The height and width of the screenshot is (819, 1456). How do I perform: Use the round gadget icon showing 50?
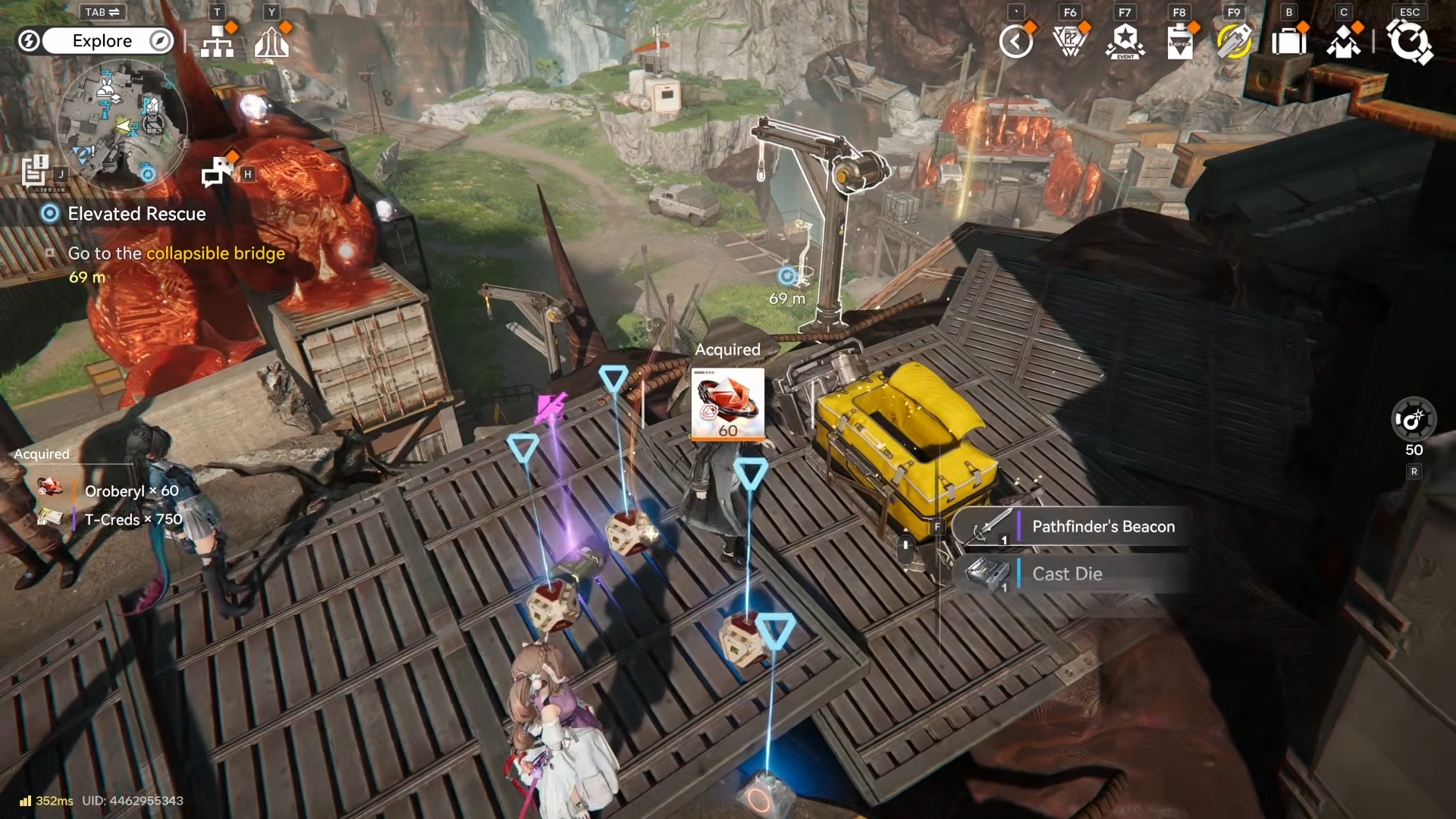click(x=1414, y=419)
